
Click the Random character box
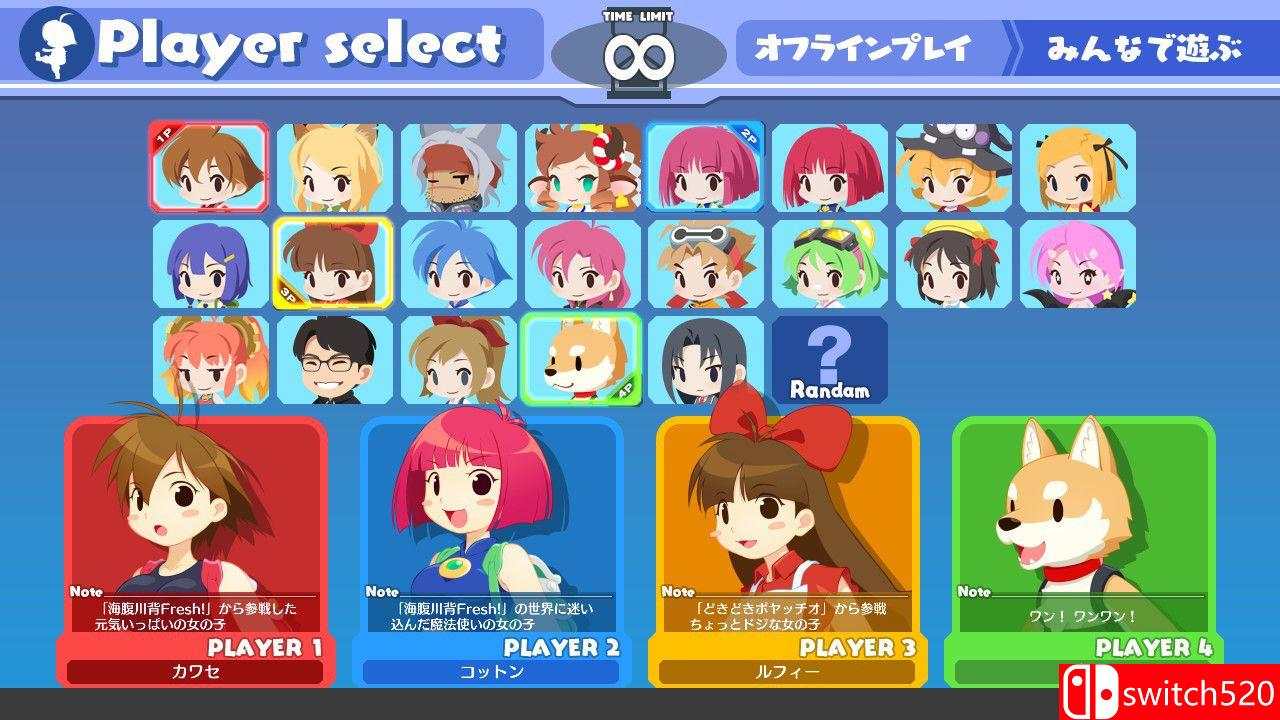pos(830,360)
